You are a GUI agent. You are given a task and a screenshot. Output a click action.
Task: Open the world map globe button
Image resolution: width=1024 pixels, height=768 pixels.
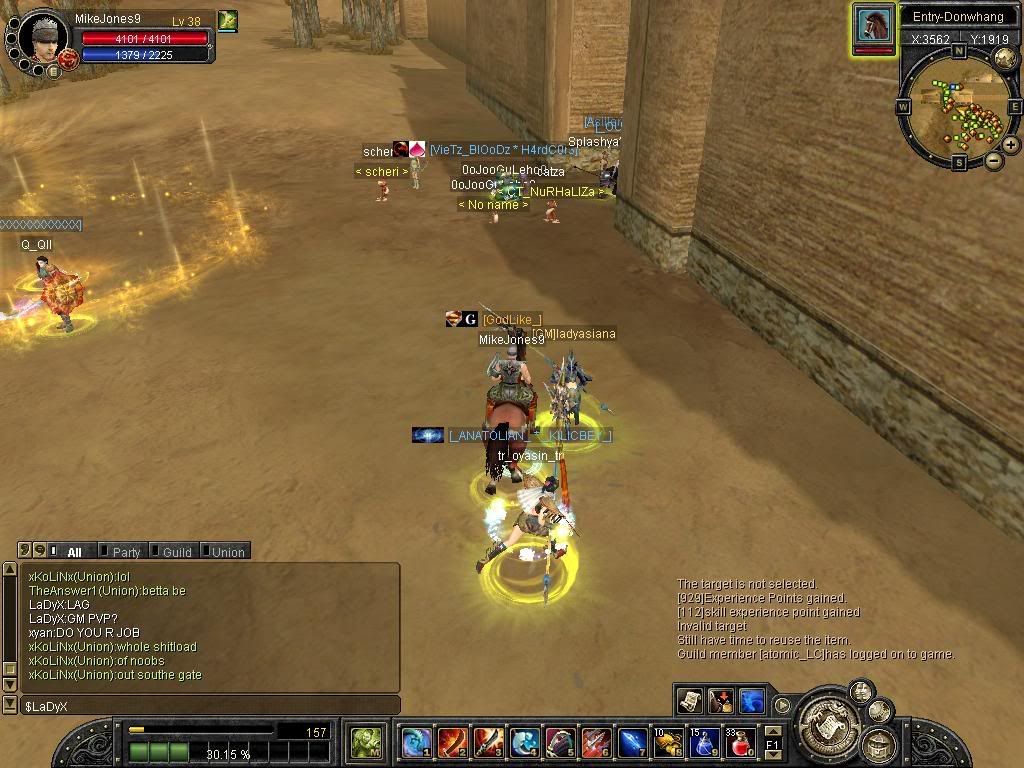1005,59
